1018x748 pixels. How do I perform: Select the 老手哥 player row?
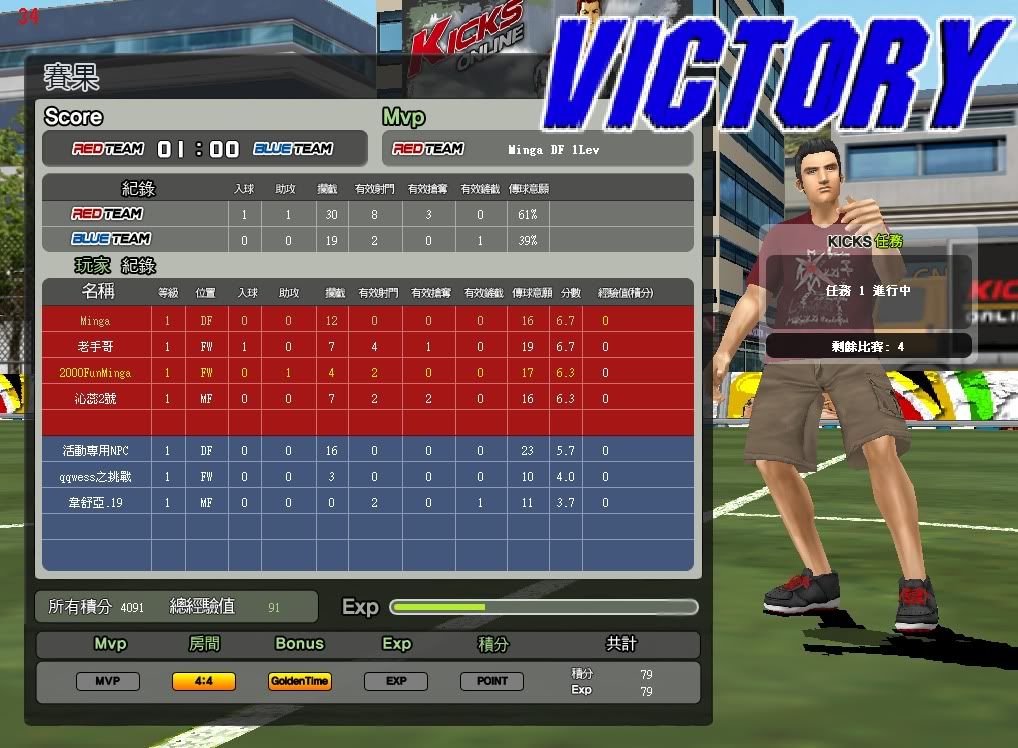coord(94,347)
